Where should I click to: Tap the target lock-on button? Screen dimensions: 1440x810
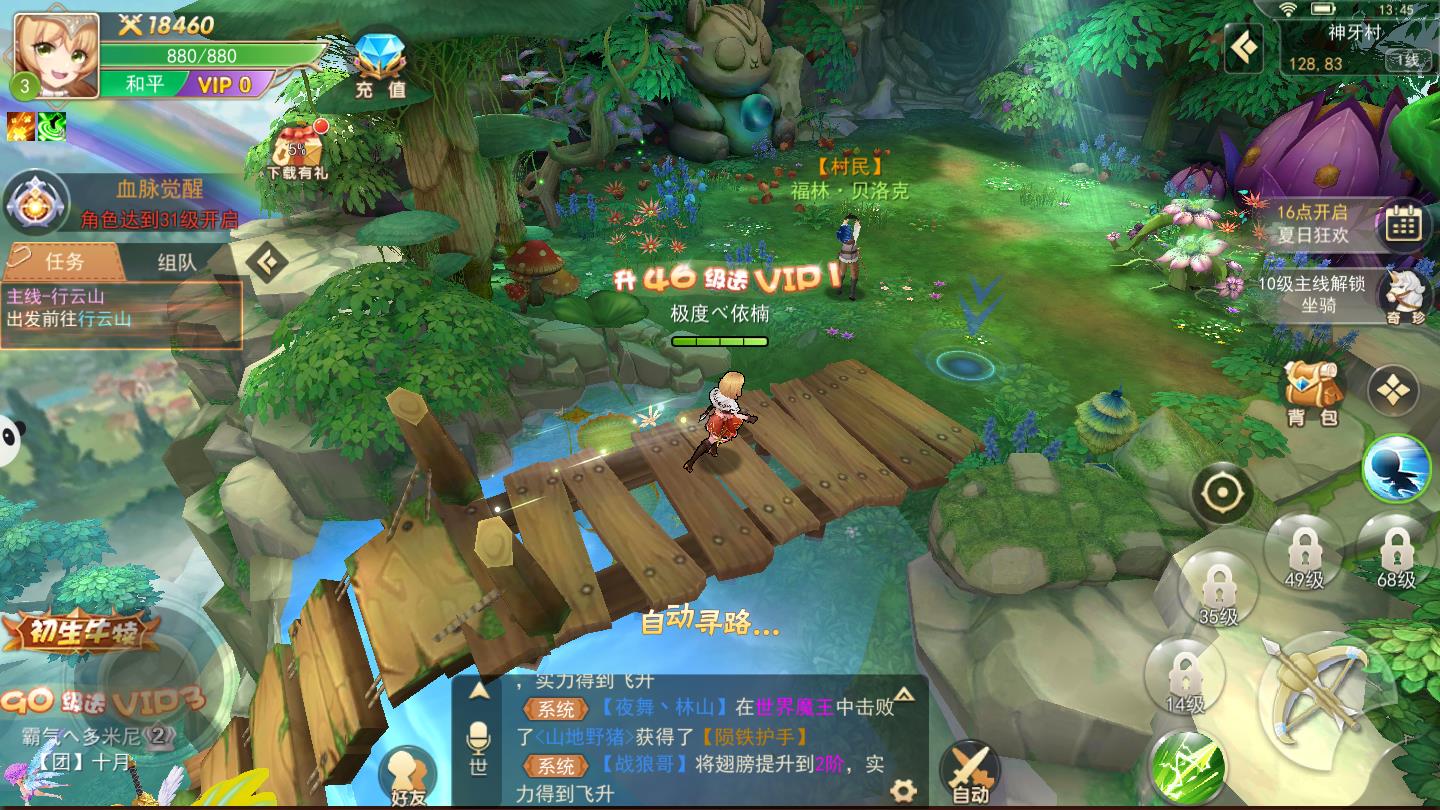pyautogui.click(x=1221, y=493)
